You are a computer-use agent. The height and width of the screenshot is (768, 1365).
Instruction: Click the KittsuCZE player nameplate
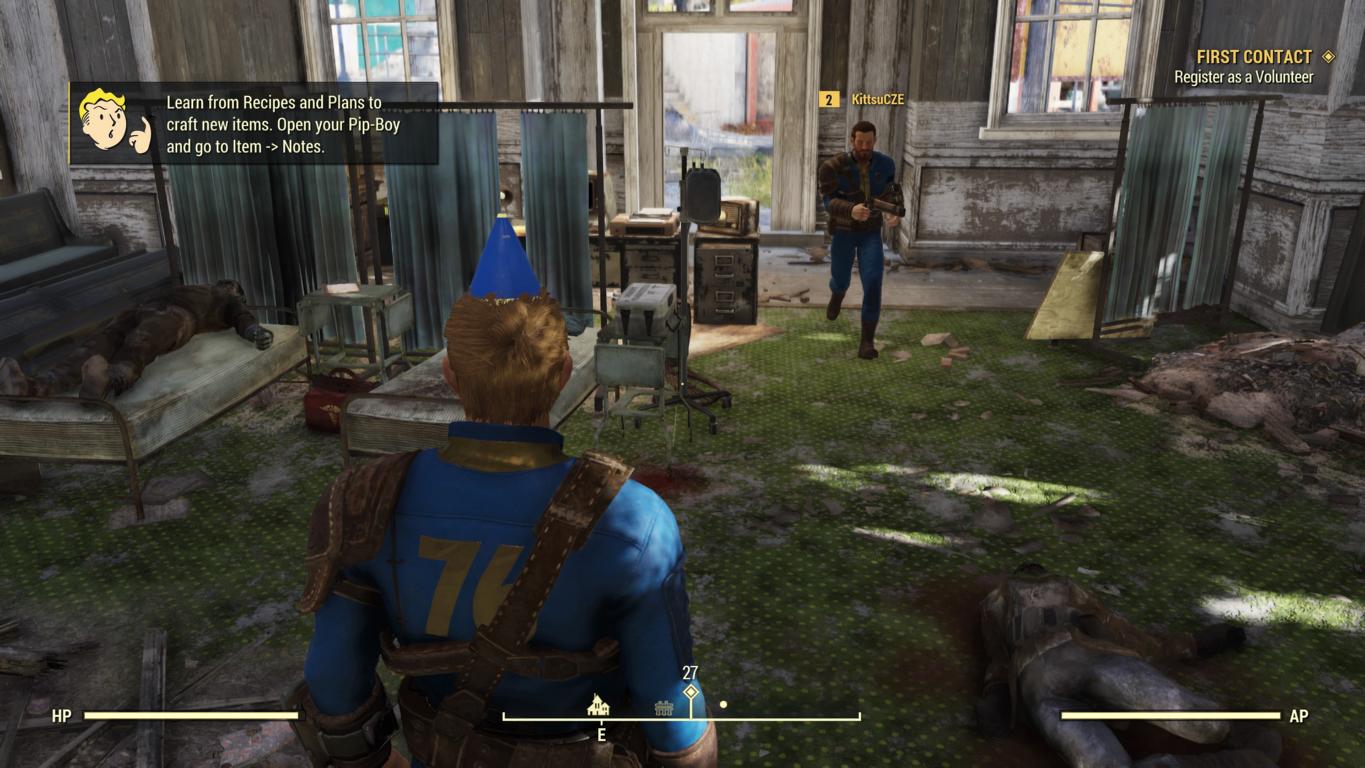864,99
